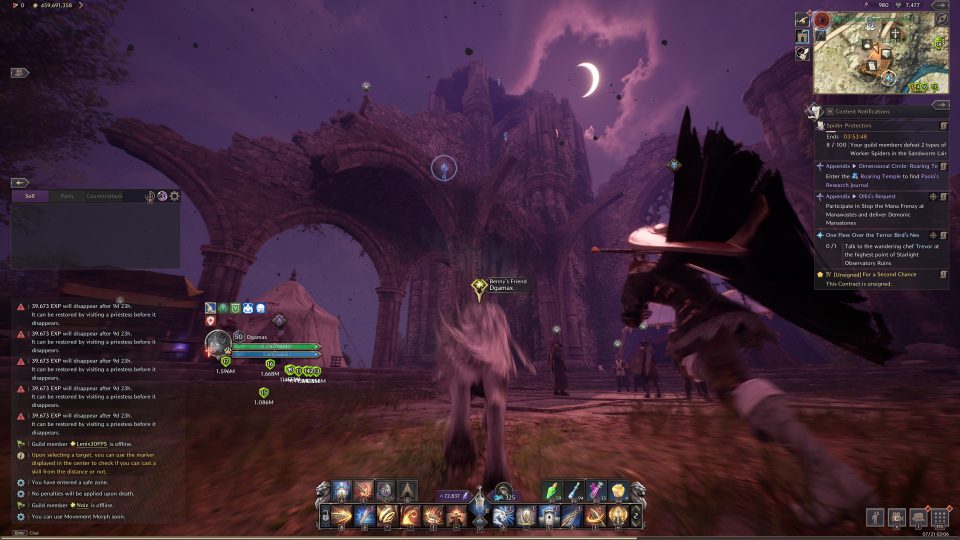The width and height of the screenshot is (960, 540).
Task: Switch to the Self tab
Action: [30, 196]
